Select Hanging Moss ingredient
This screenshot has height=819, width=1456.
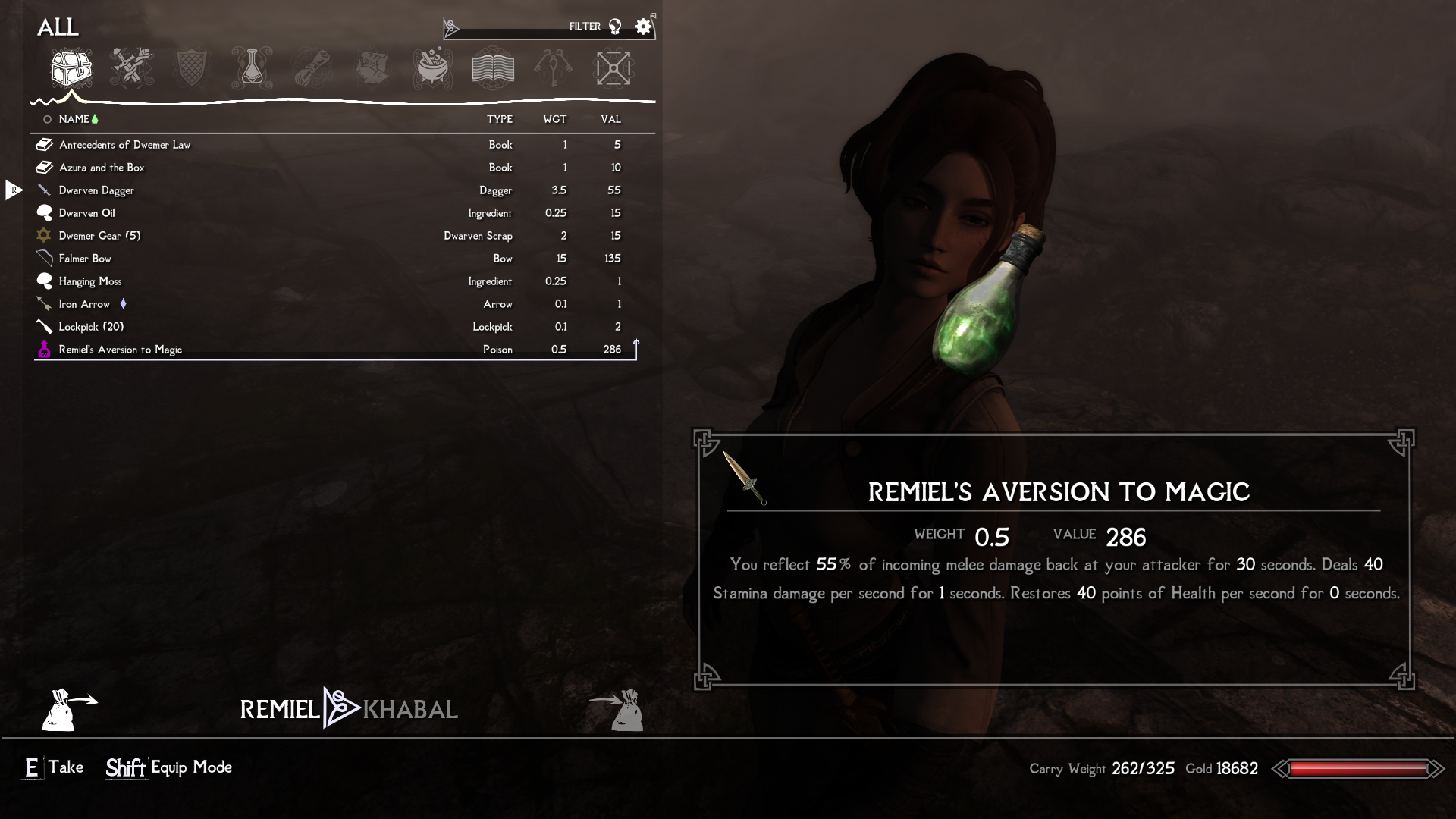pos(90,281)
